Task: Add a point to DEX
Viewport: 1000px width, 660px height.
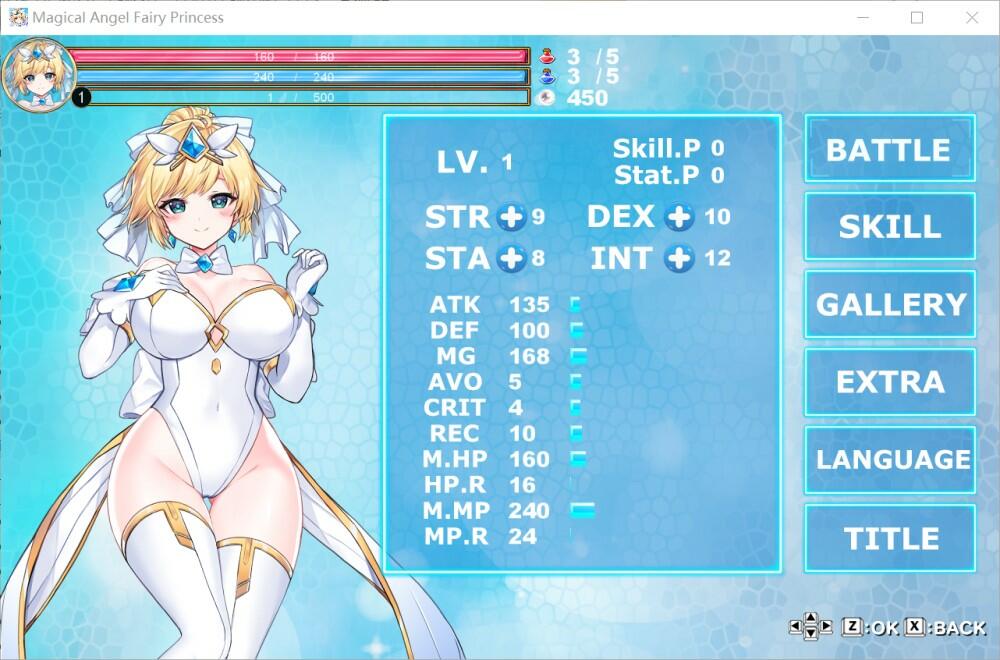Action: point(680,217)
